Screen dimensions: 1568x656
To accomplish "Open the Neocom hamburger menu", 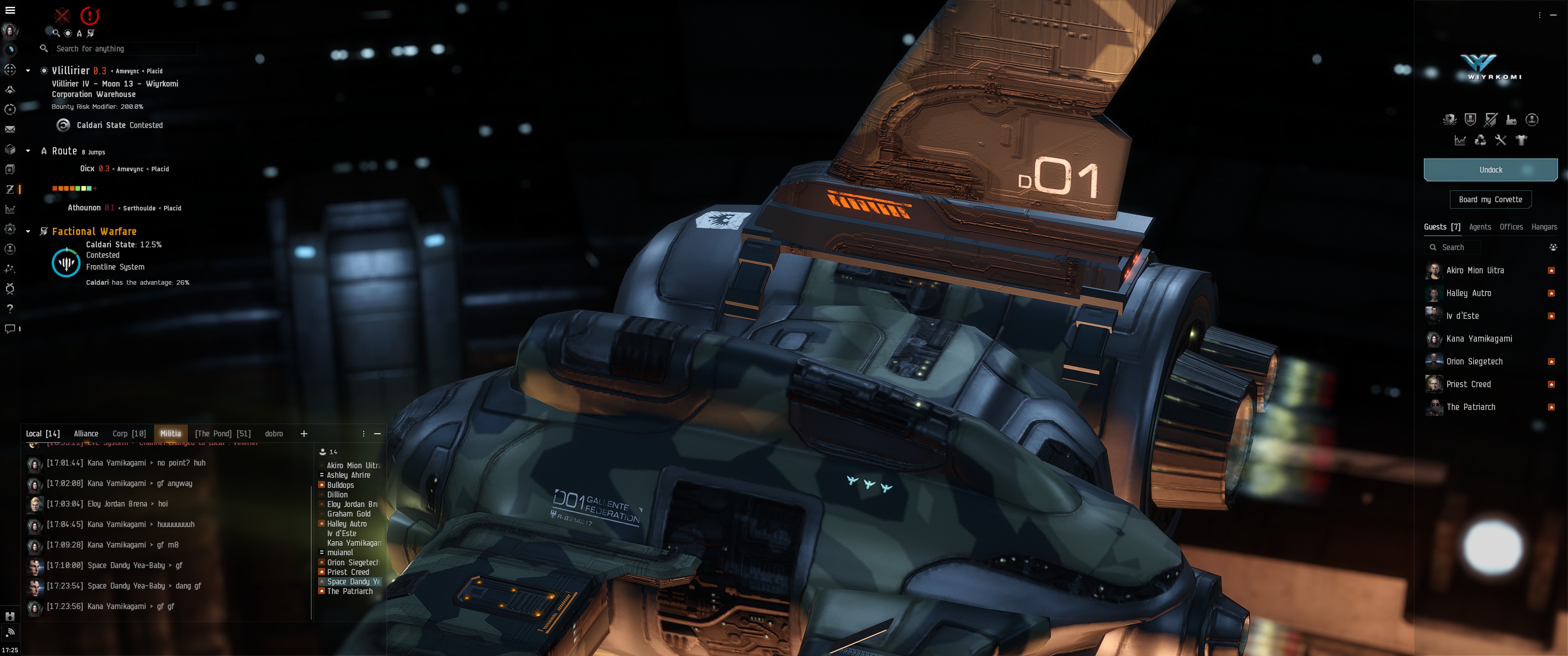I will [x=10, y=10].
